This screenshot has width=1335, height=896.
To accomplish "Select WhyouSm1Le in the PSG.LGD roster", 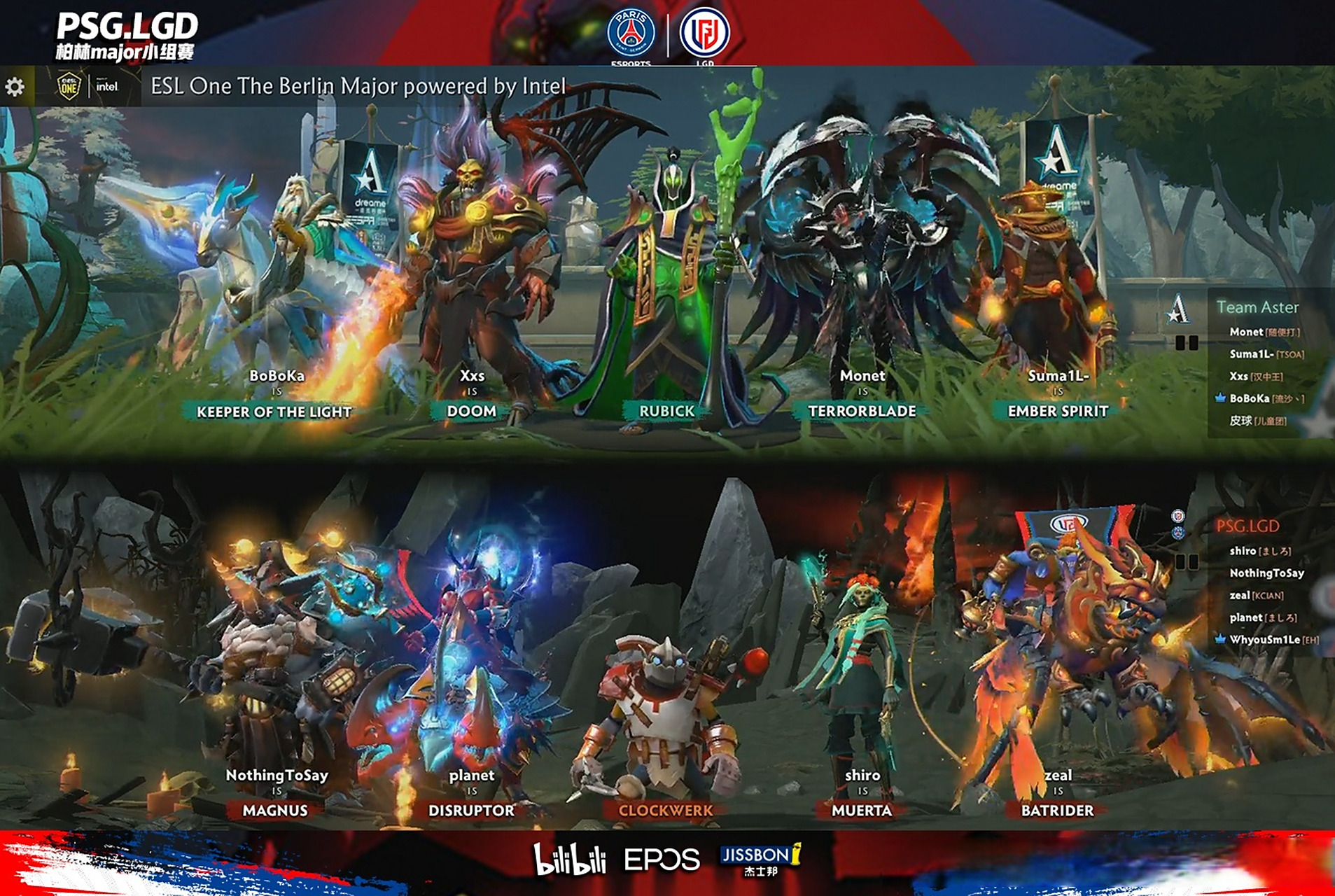I will tap(1264, 640).
